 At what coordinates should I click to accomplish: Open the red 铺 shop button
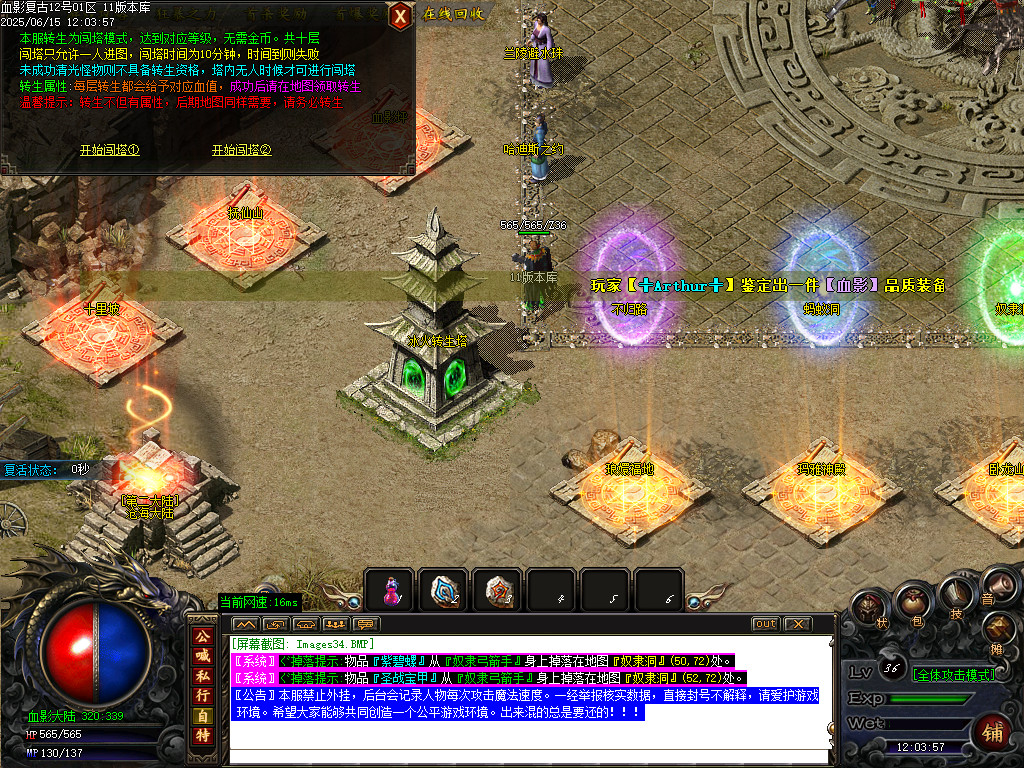click(993, 731)
